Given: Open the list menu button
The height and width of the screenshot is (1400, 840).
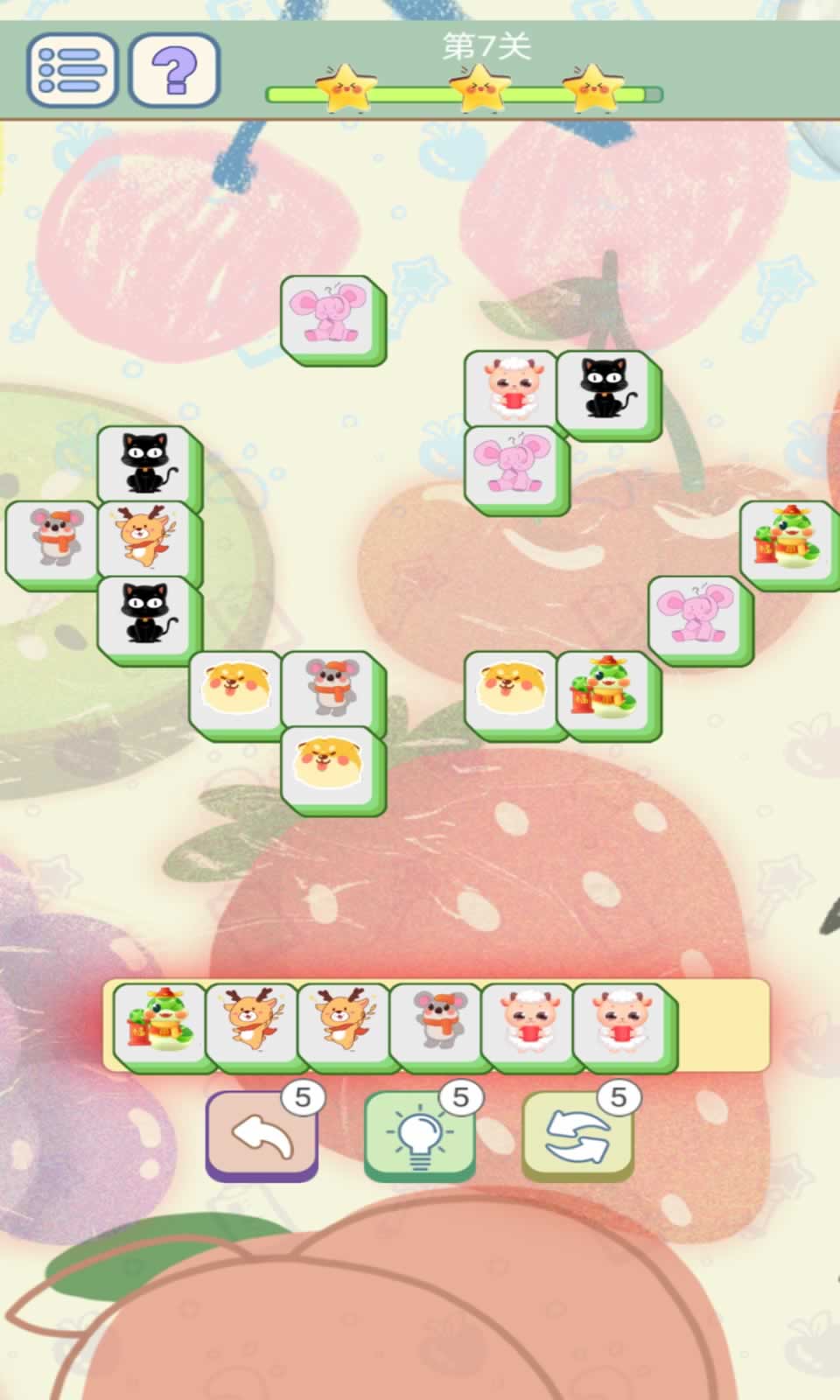Looking at the screenshot, I should 72,69.
